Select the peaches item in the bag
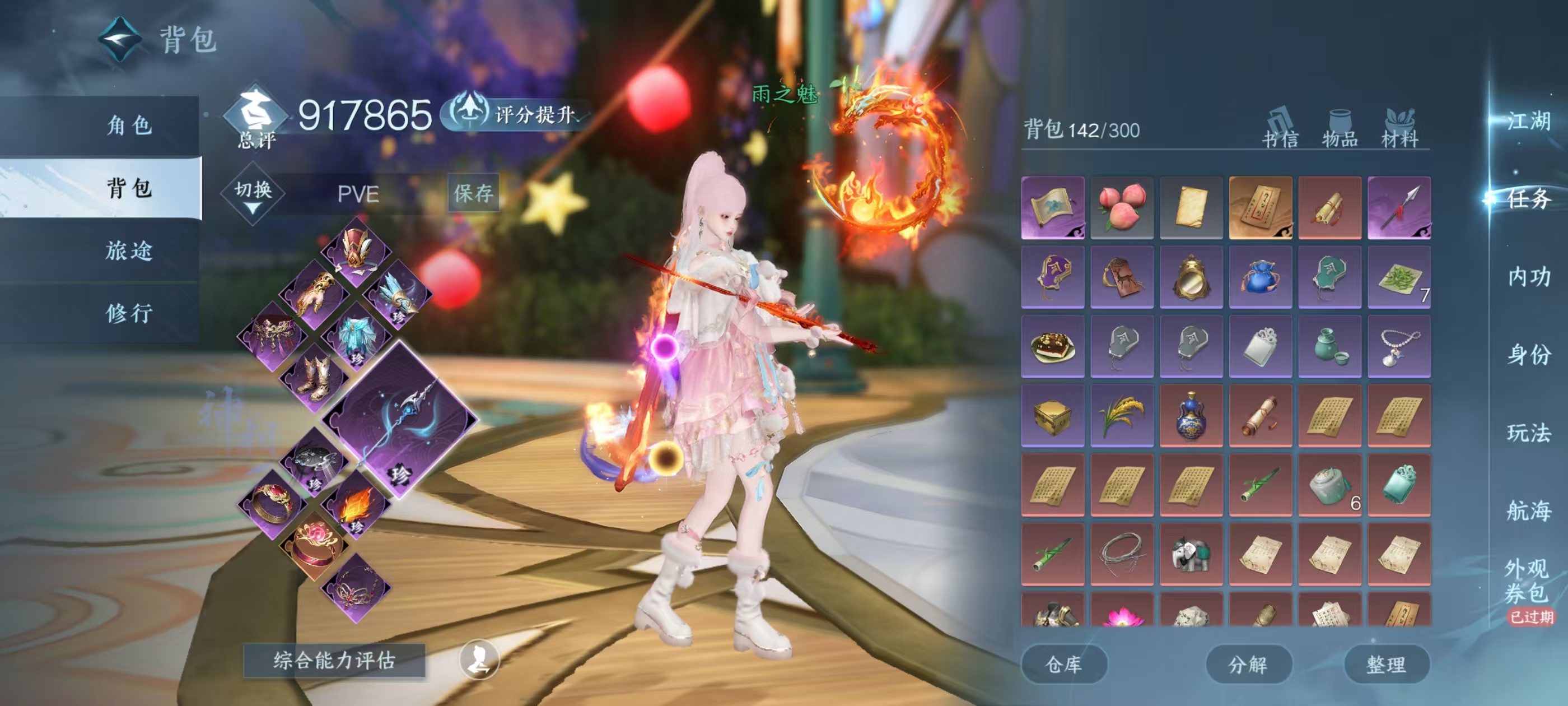Image resolution: width=1568 pixels, height=706 pixels. click(x=1122, y=207)
